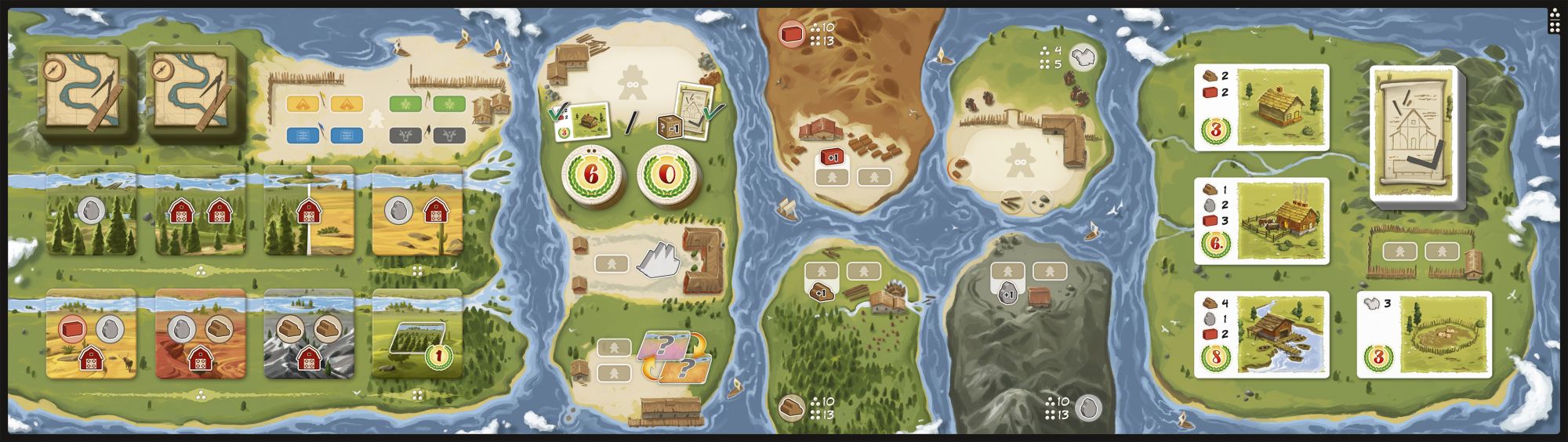Choose the gray mountain tile with two wood

click(307, 334)
